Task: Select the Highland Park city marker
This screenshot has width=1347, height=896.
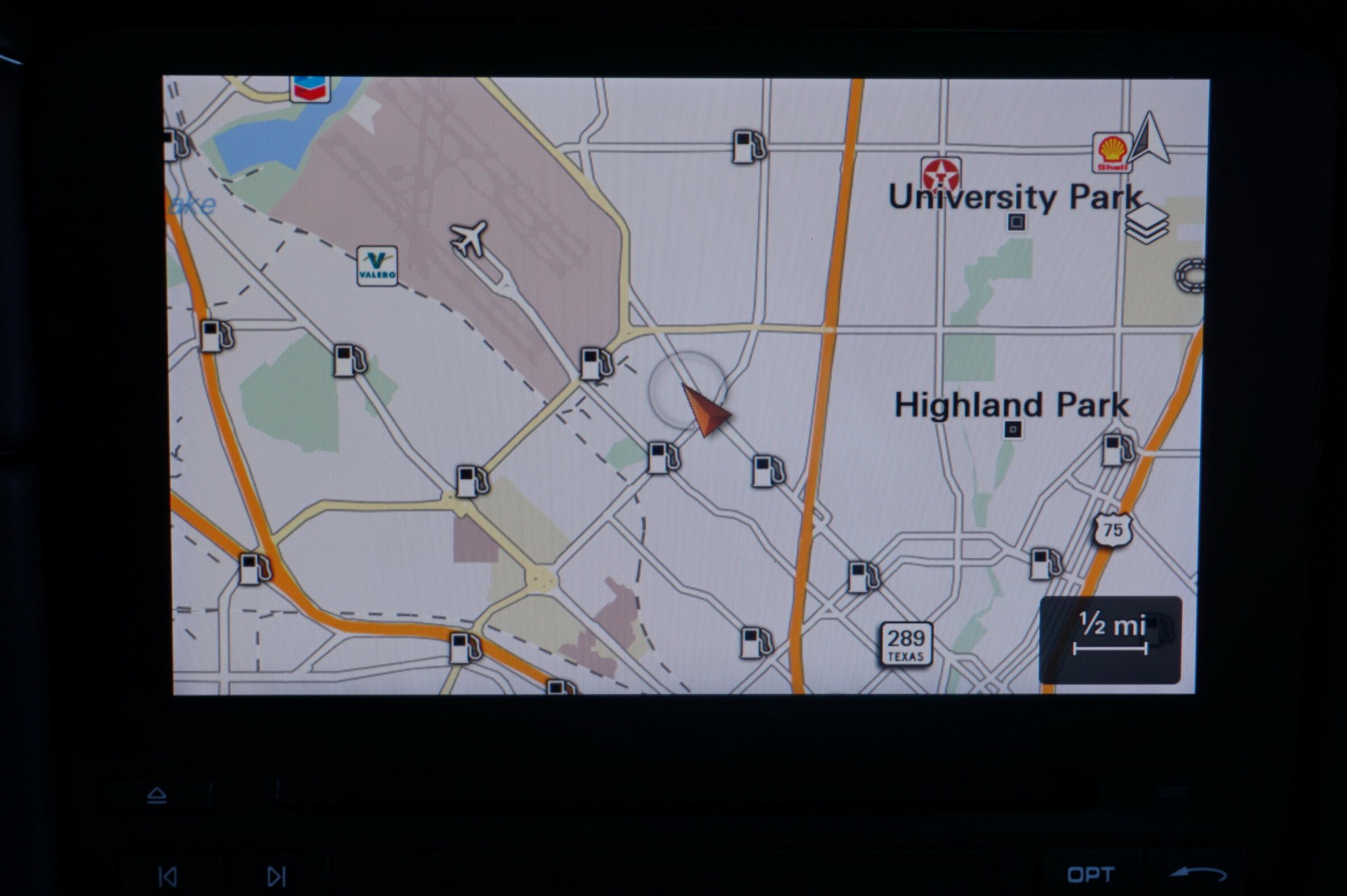Action: point(1012,429)
